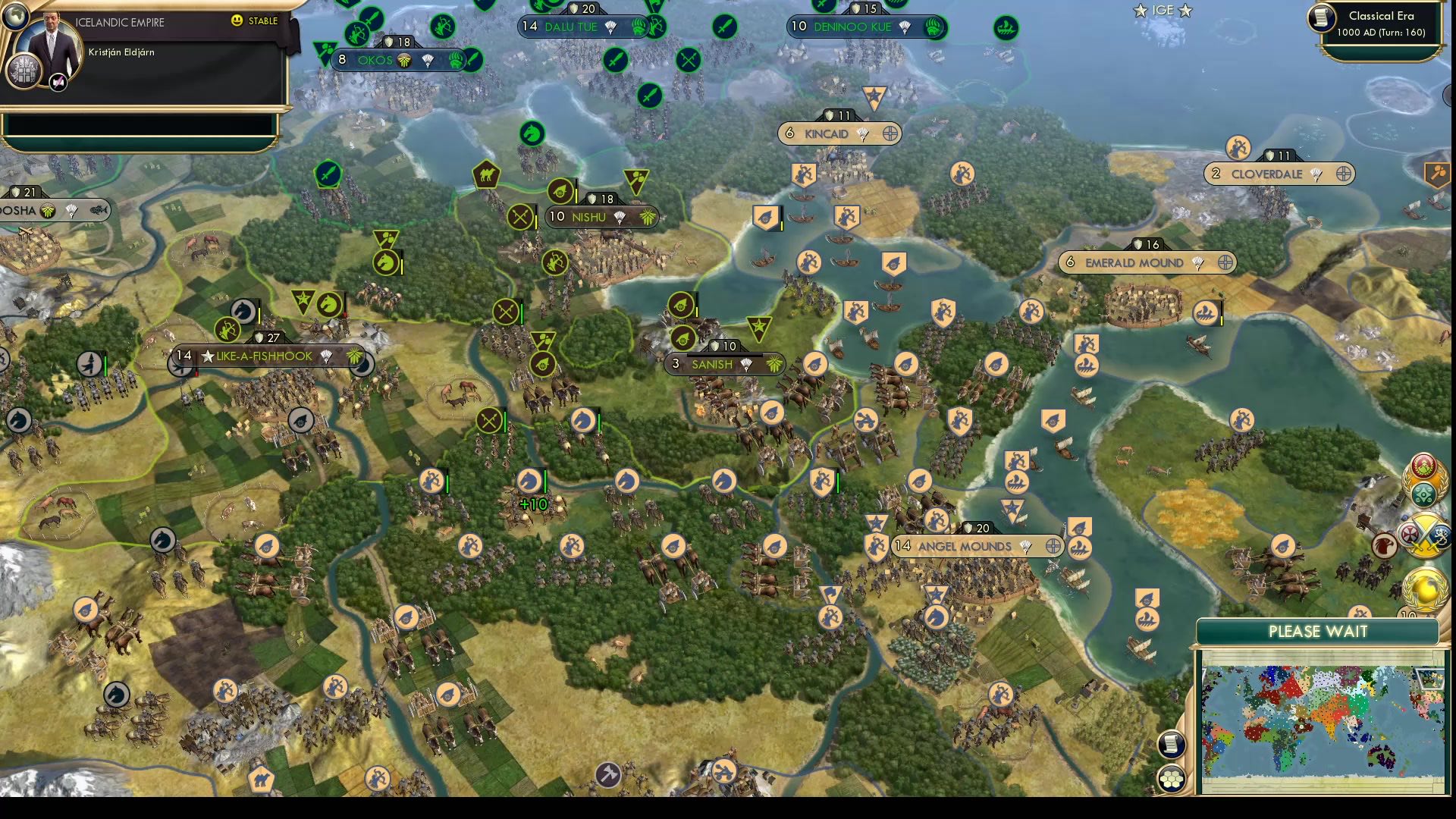This screenshot has height=819, width=1456.
Task: Click the eagle city-state notification icon
Action: pos(1383,544)
